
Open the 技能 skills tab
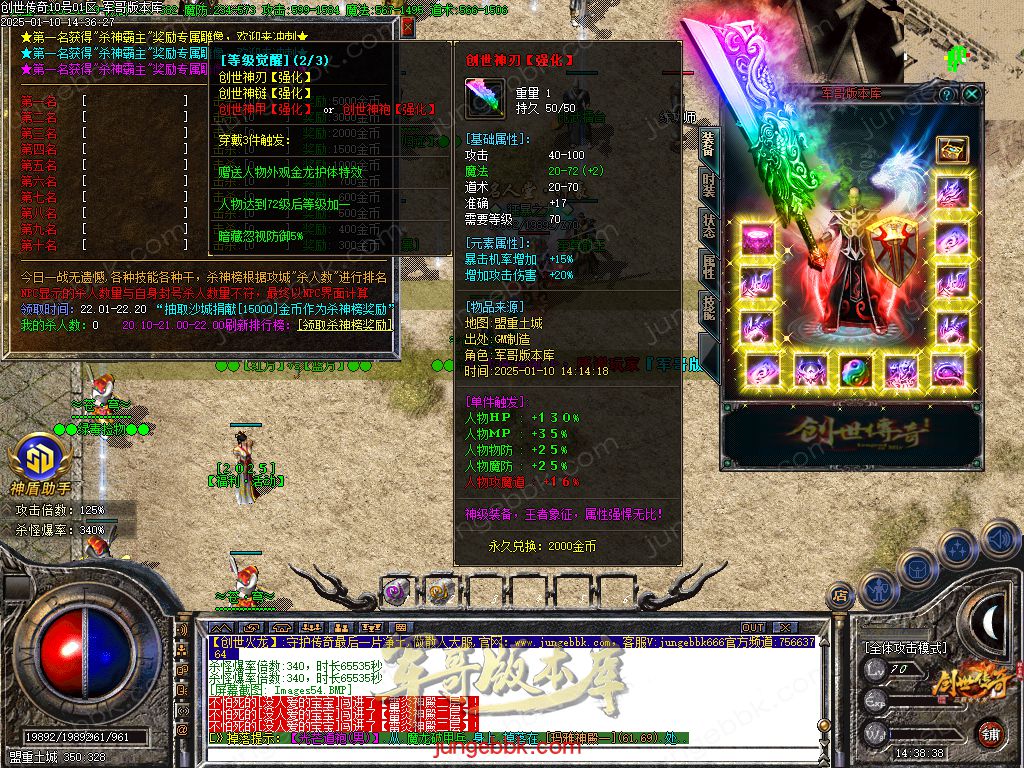[x=708, y=307]
